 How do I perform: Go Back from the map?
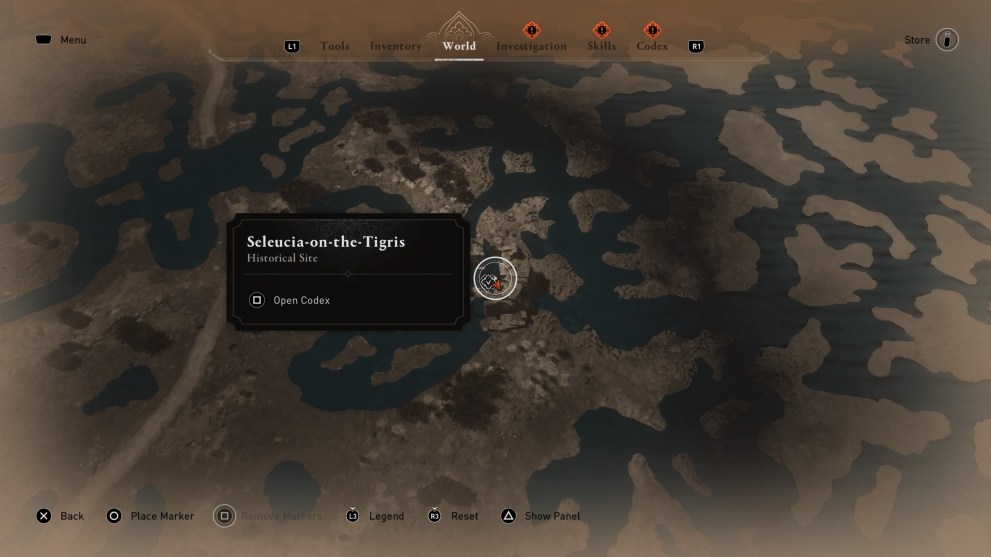tap(60, 516)
